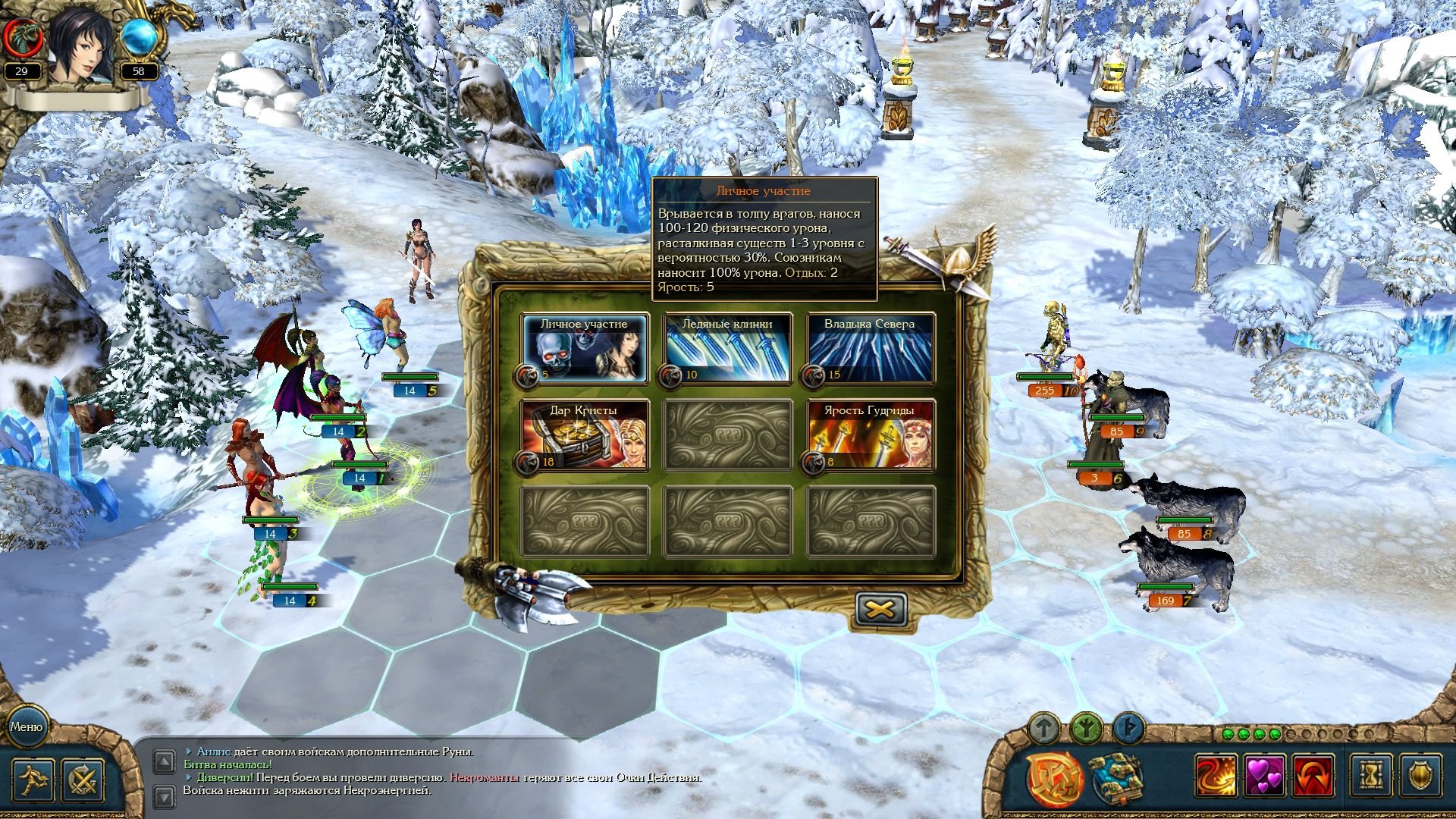Pick the Дар Кристы ability tile
Image resolution: width=1456 pixels, height=819 pixels.
tap(584, 435)
